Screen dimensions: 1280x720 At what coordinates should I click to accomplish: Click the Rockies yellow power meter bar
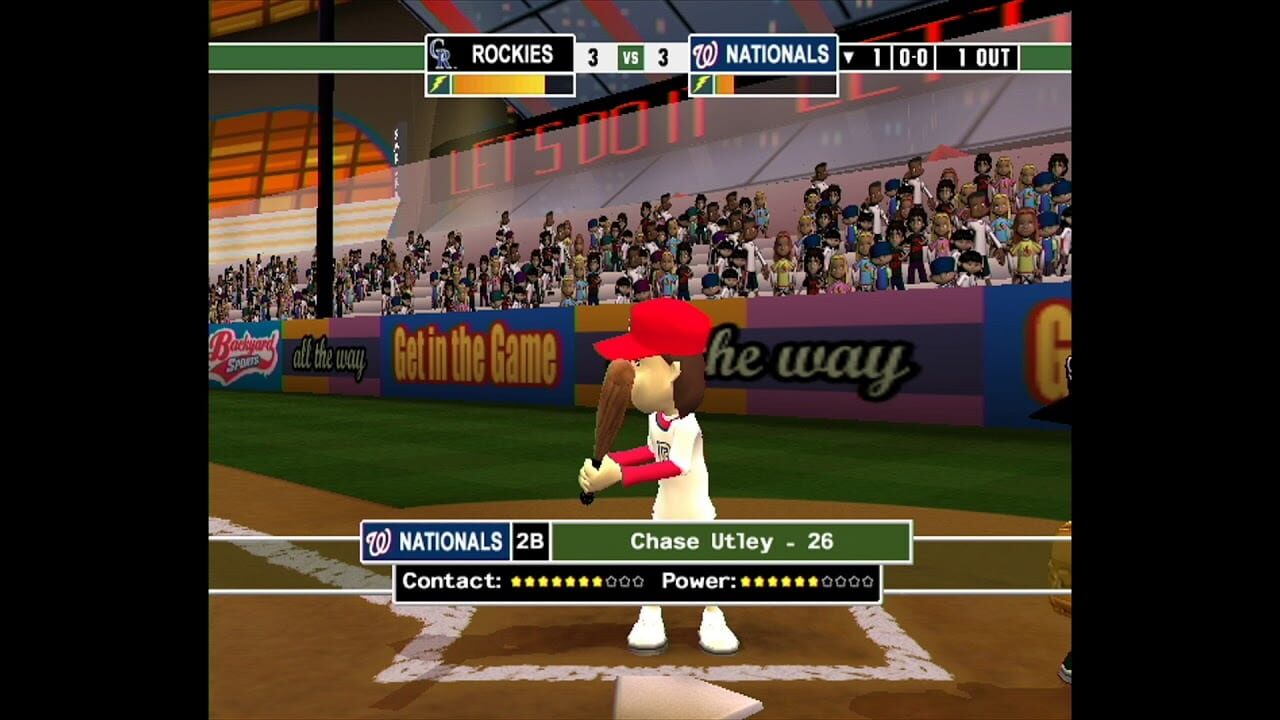[x=496, y=82]
